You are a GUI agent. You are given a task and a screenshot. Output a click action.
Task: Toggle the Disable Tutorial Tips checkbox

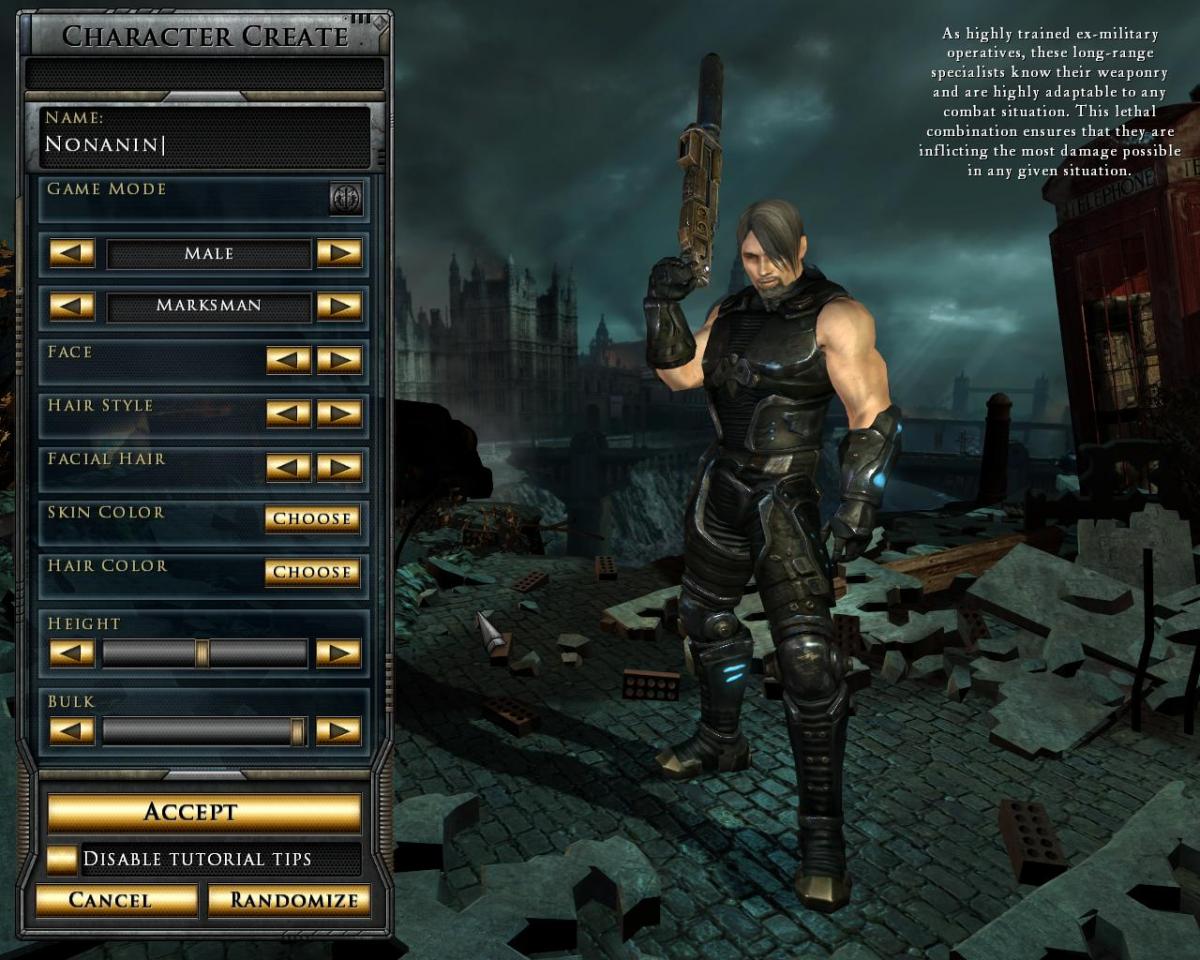[x=62, y=859]
